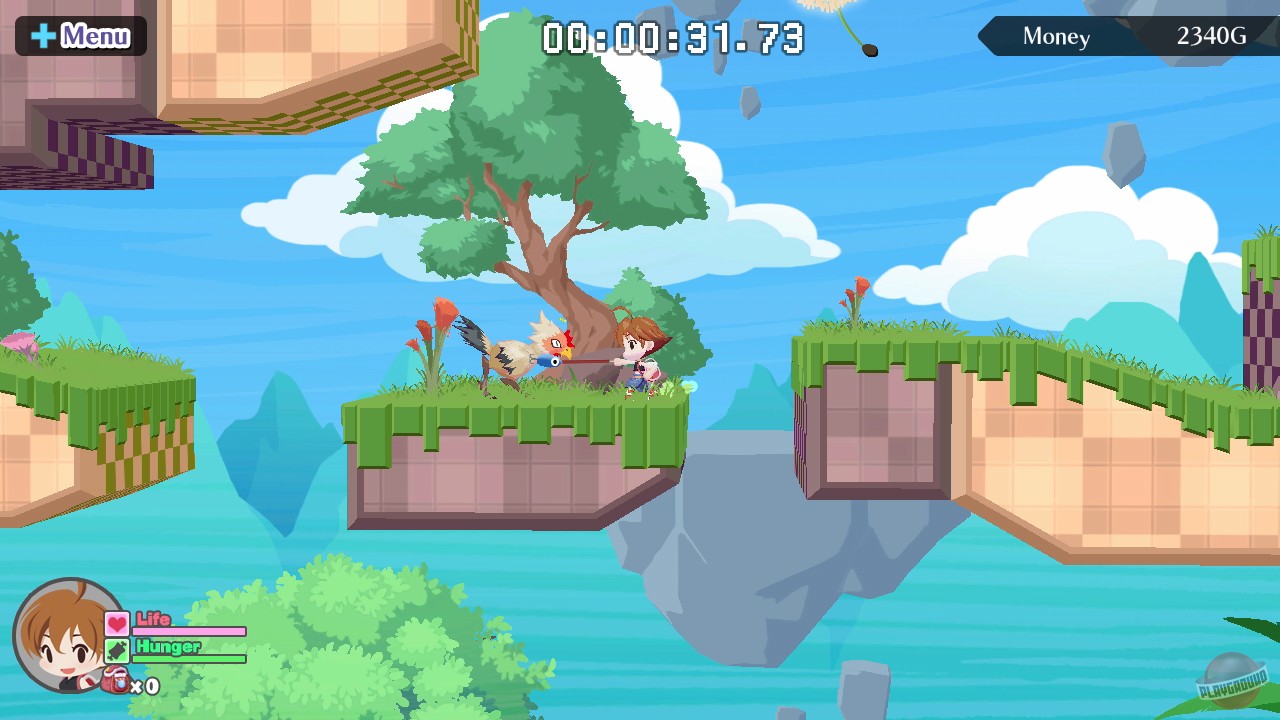Click the Money coin panel header
Image resolution: width=1280 pixels, height=720 pixels.
tap(1055, 36)
